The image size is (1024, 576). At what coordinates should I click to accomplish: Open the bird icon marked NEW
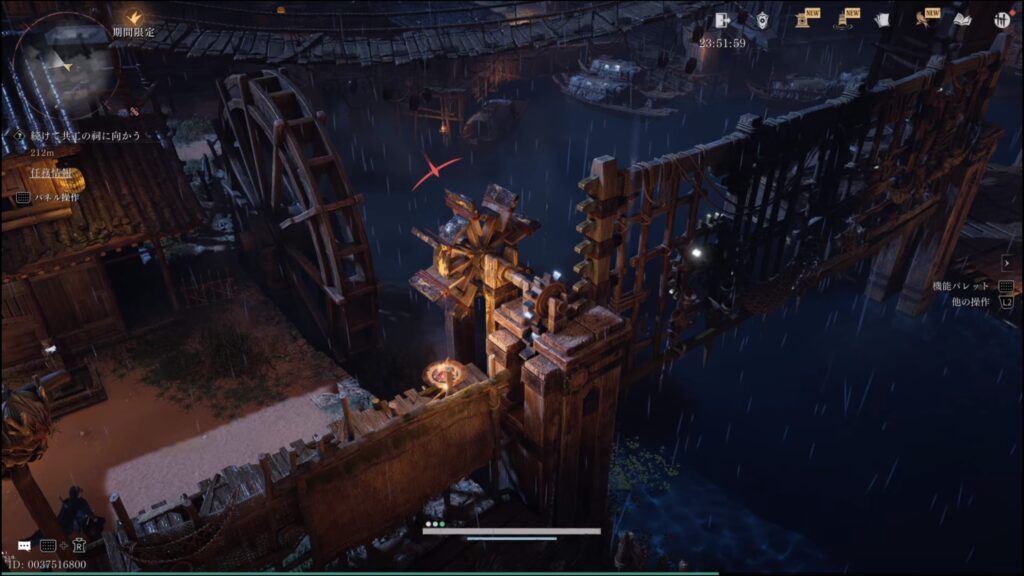923,20
